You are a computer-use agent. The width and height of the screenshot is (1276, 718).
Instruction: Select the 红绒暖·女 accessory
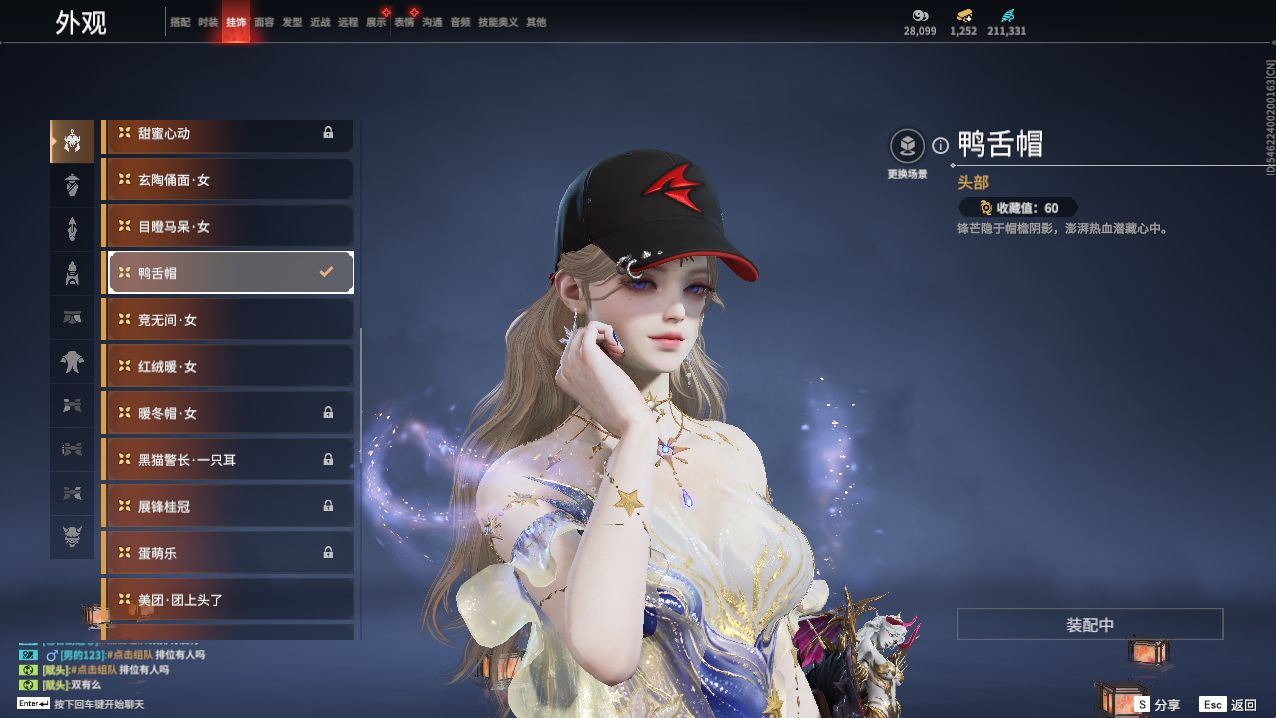pos(230,367)
